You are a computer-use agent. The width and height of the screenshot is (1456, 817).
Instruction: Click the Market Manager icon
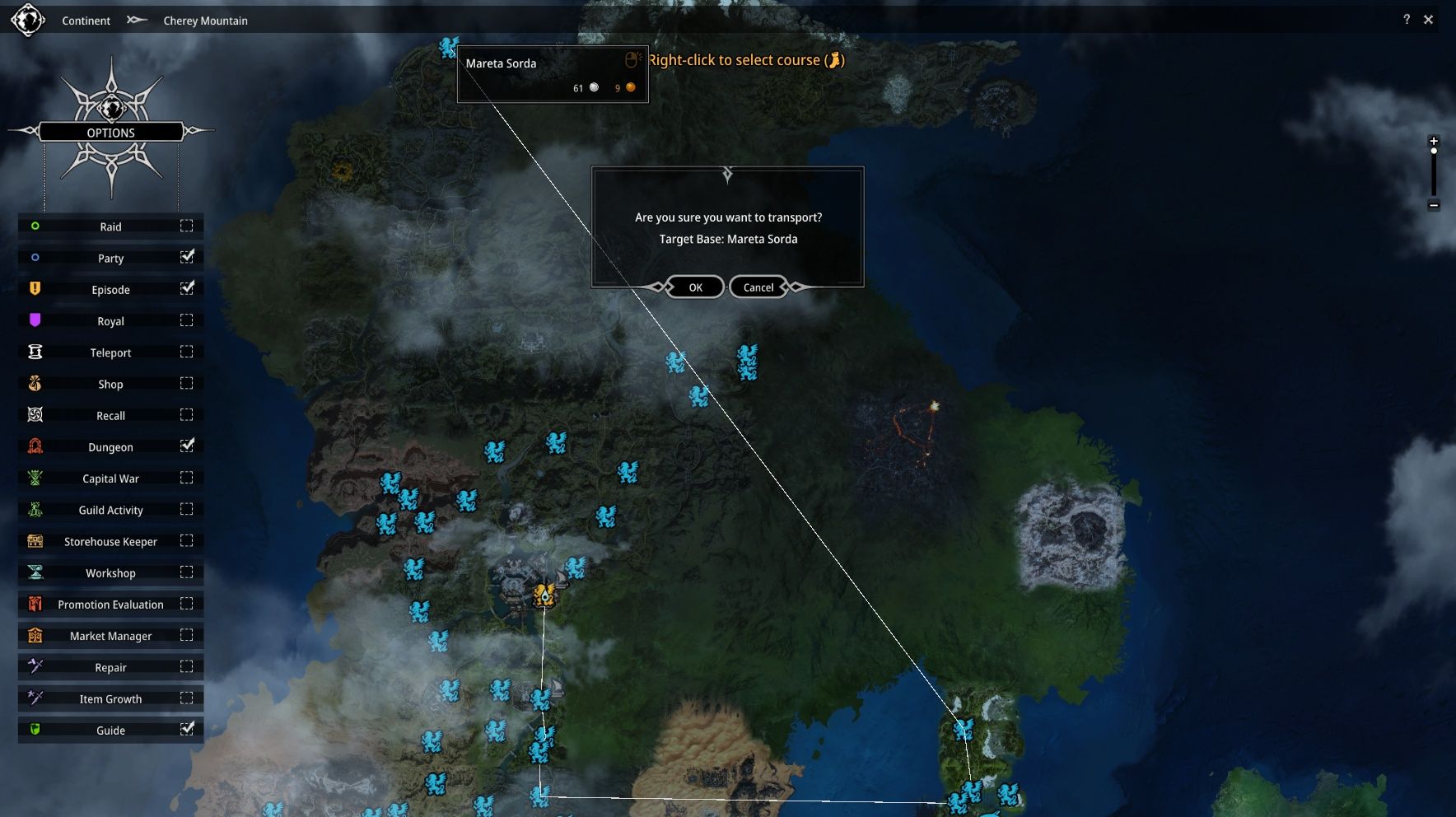[x=34, y=635]
